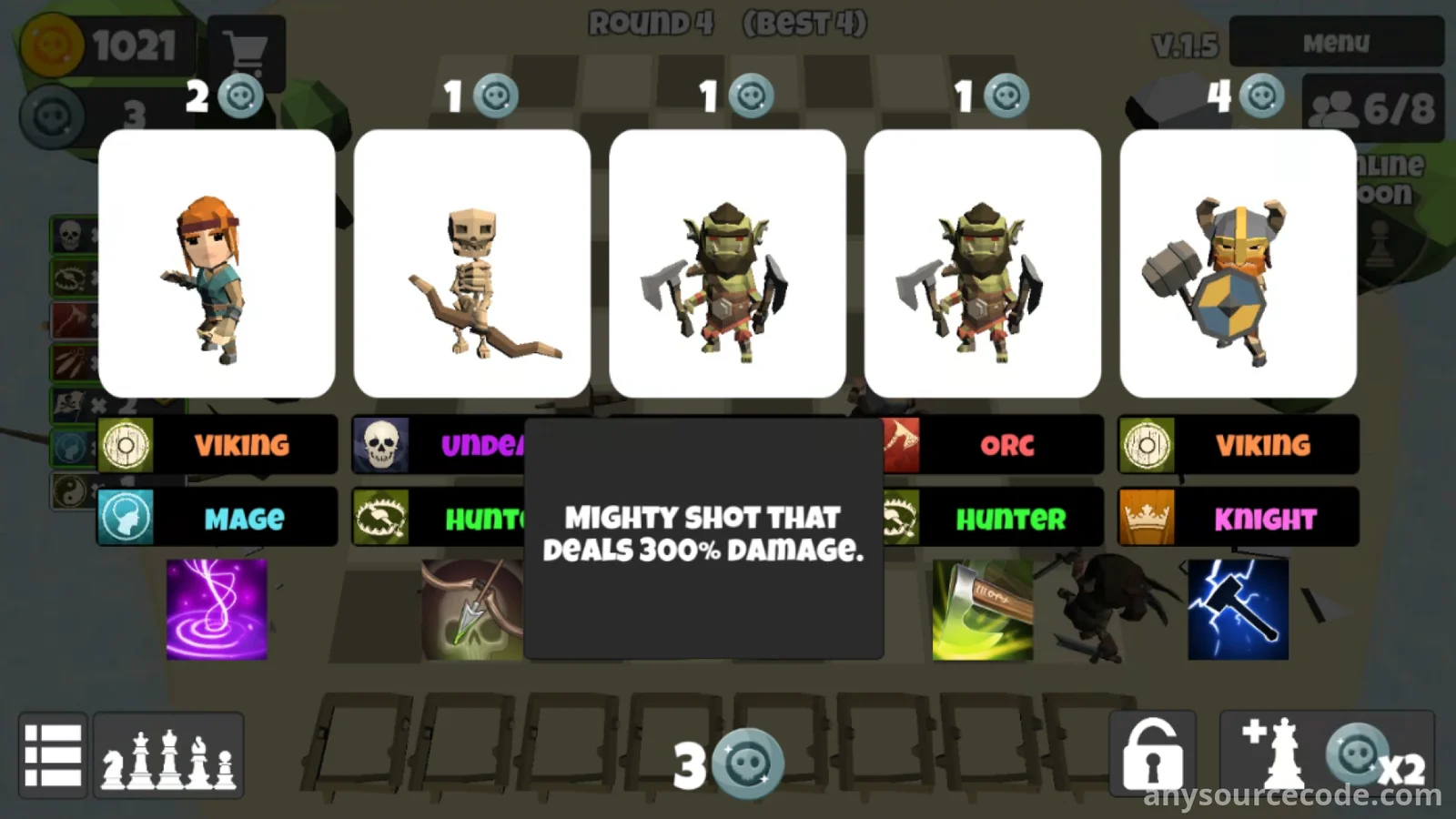The height and width of the screenshot is (819, 1456).
Task: Buy the red-haired Viking Mage card
Action: pyautogui.click(x=217, y=264)
